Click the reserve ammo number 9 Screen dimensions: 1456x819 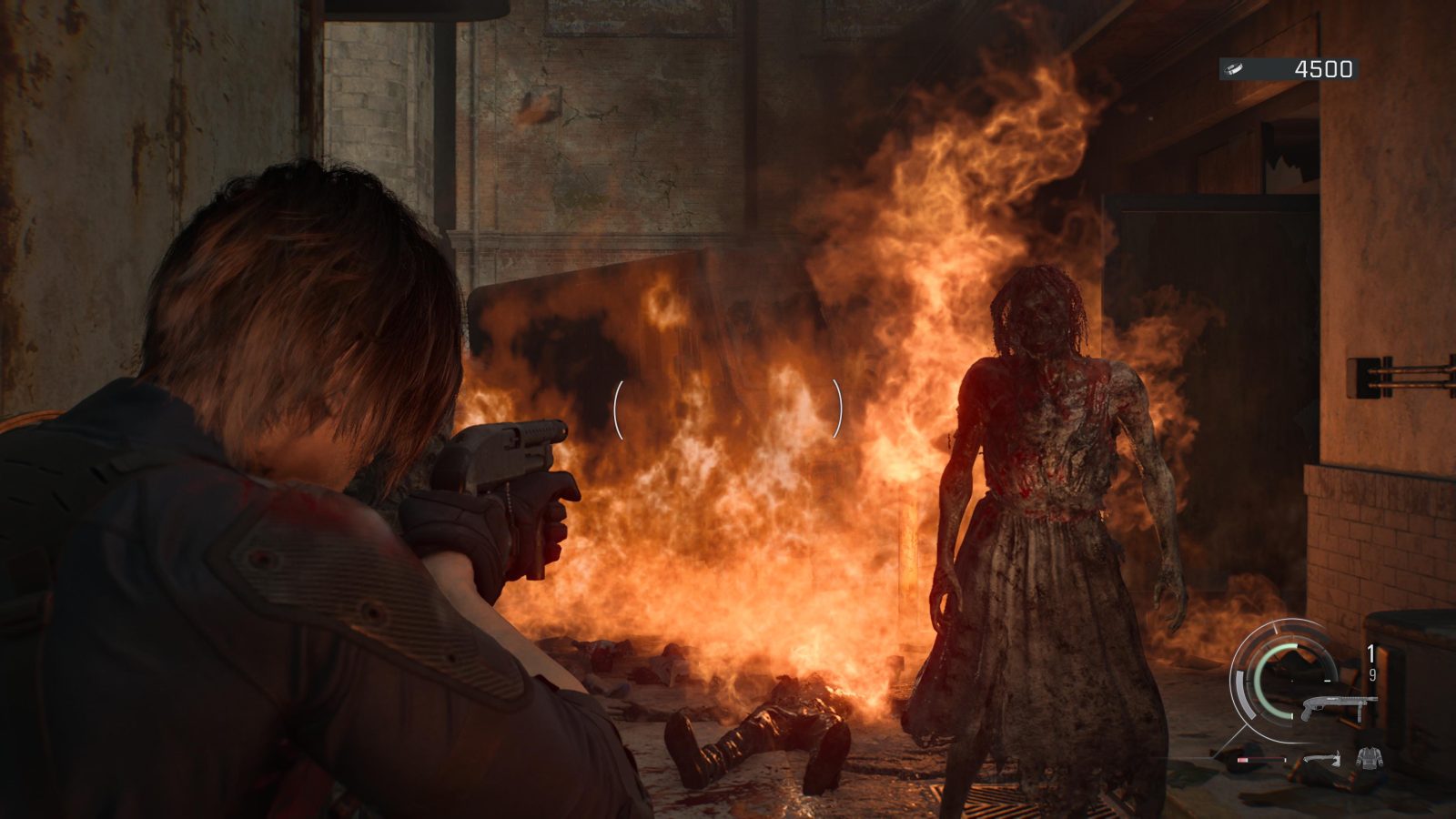pos(1373,673)
